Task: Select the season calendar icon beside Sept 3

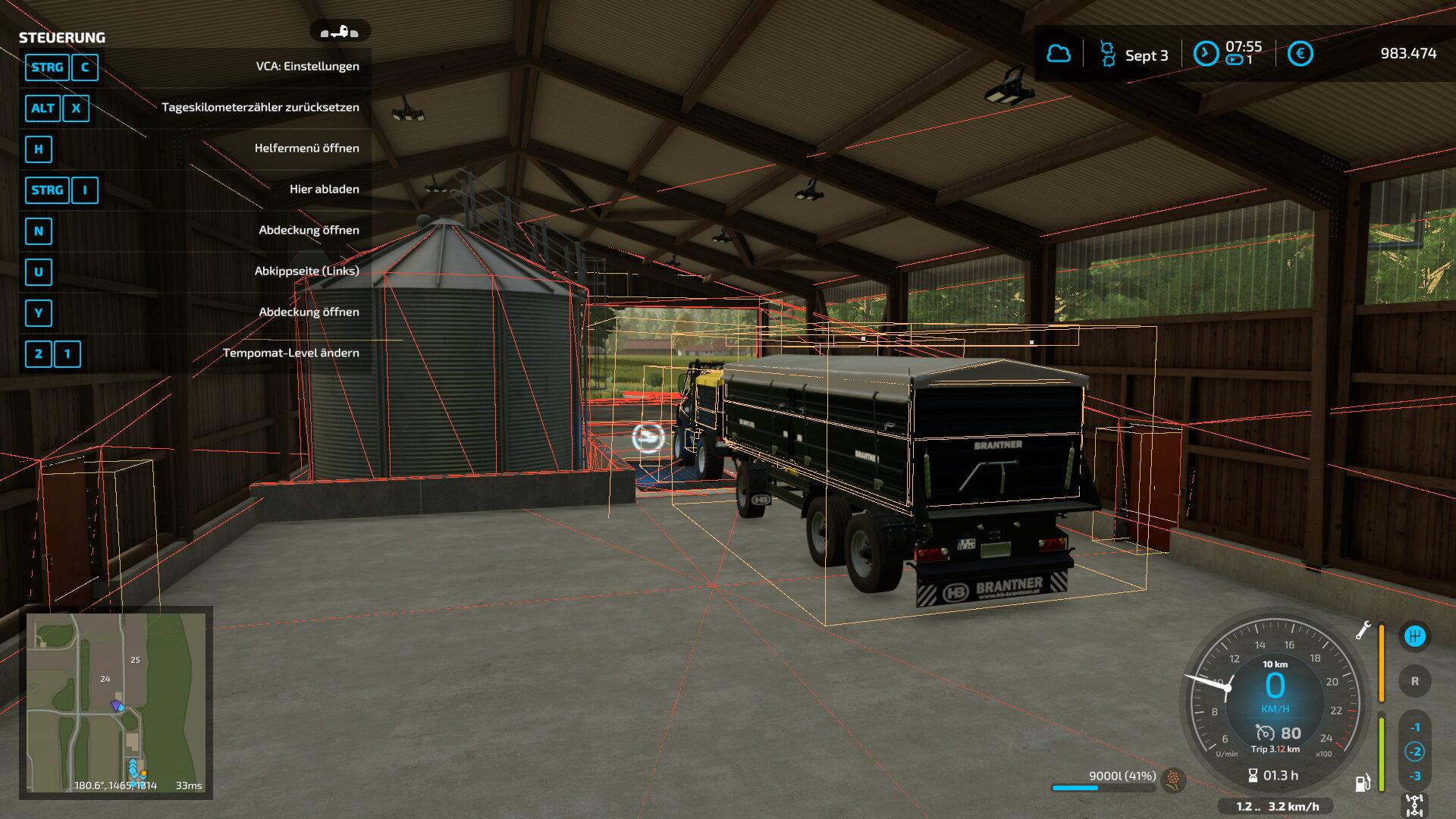Action: pyautogui.click(x=1107, y=54)
